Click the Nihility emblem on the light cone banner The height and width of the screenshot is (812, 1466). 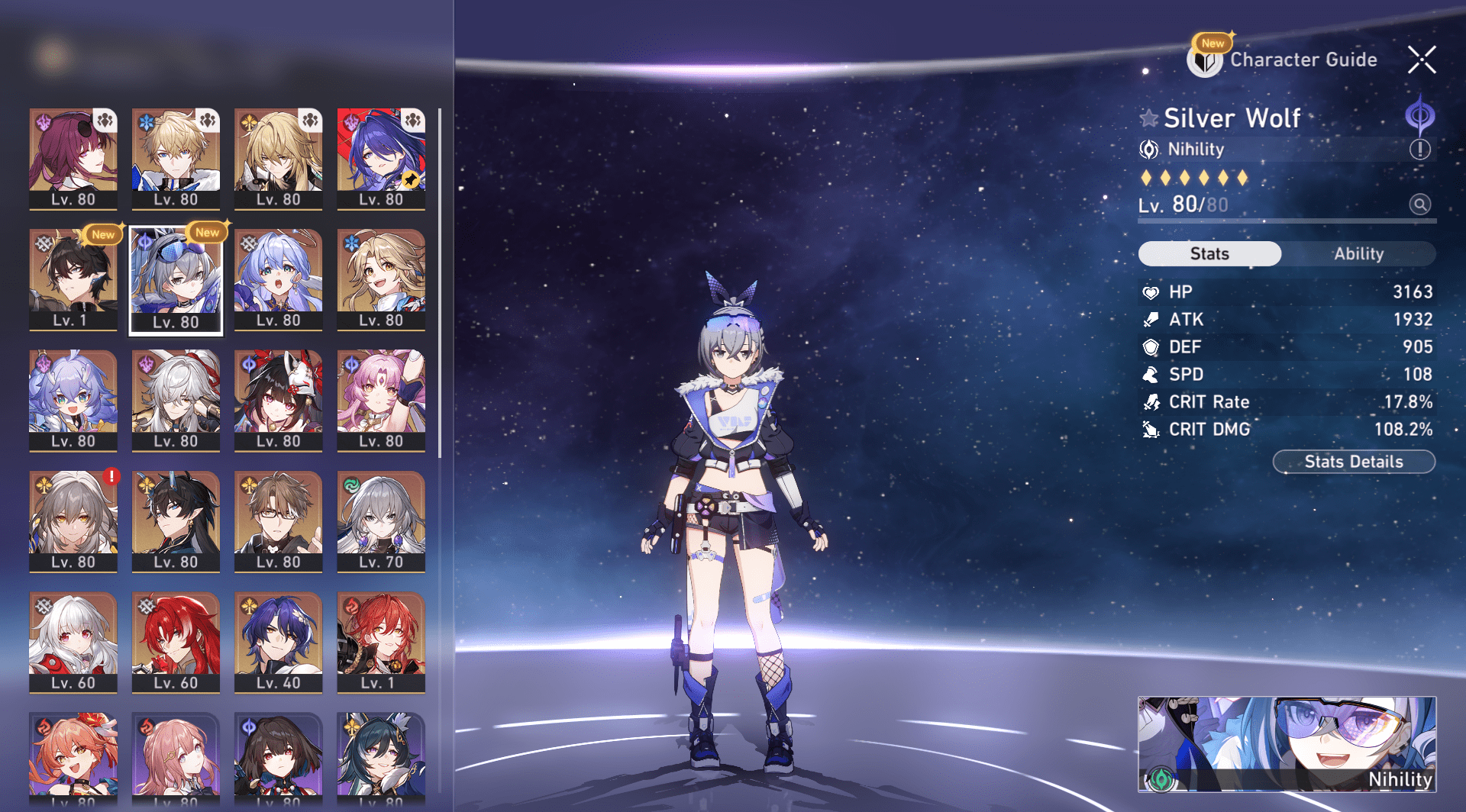(1161, 781)
